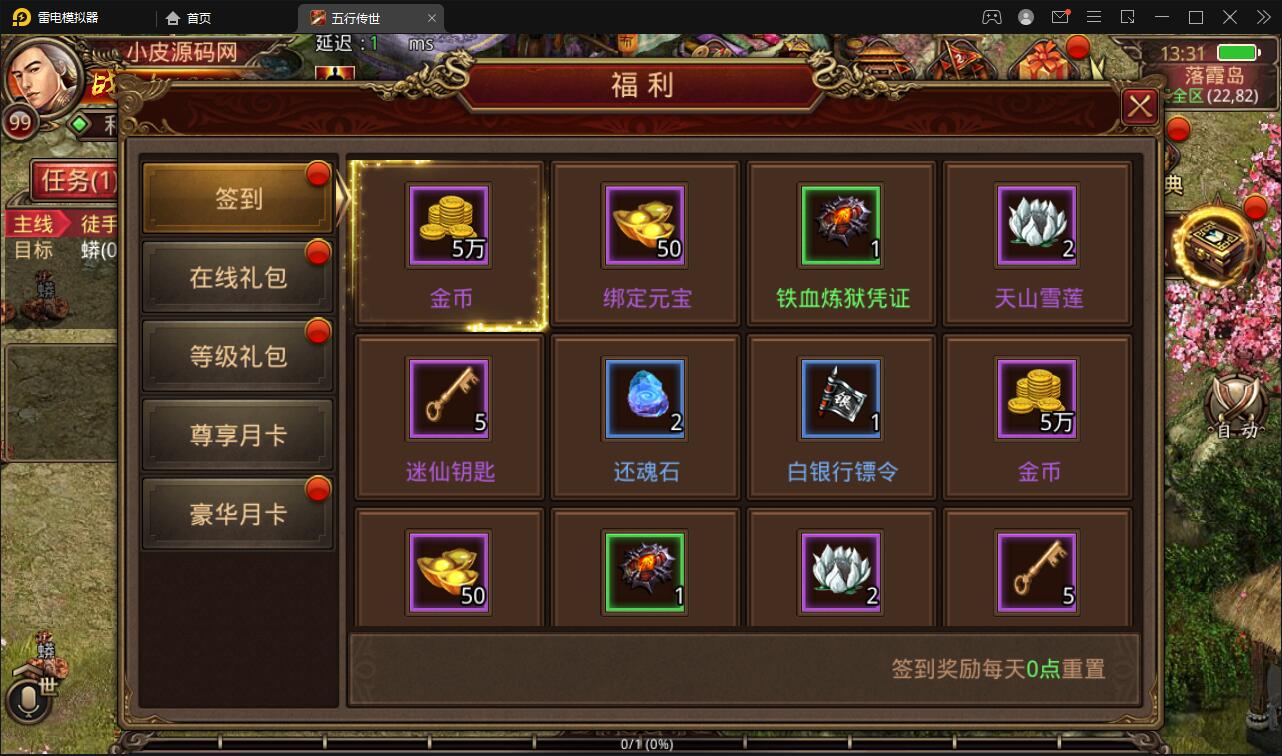Click the 迷仙钥匙 key item icon

click(448, 398)
